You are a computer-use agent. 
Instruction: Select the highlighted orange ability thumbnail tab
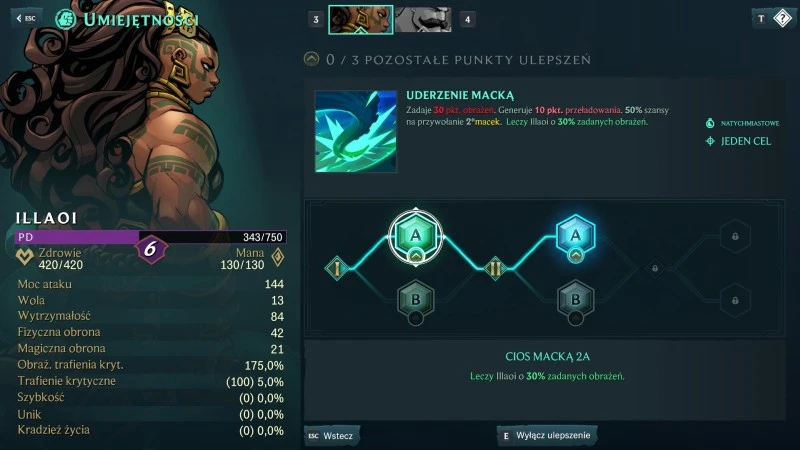point(361,19)
